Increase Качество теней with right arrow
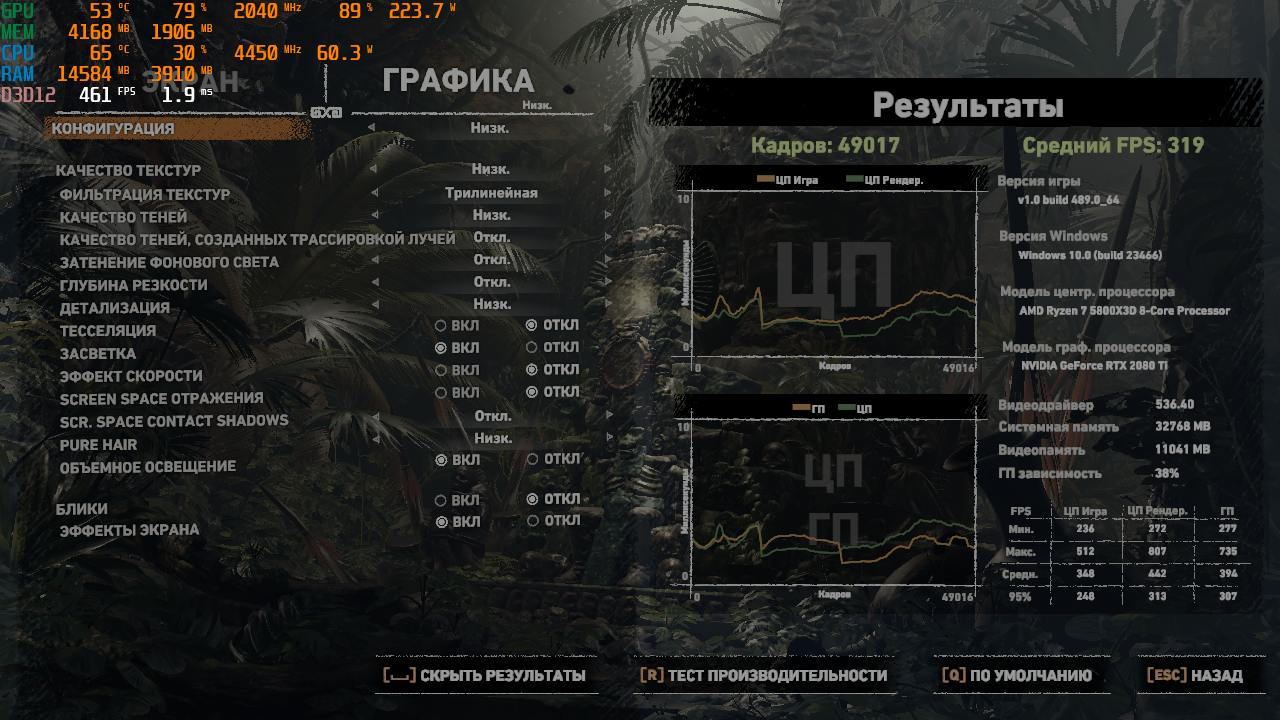 point(607,216)
